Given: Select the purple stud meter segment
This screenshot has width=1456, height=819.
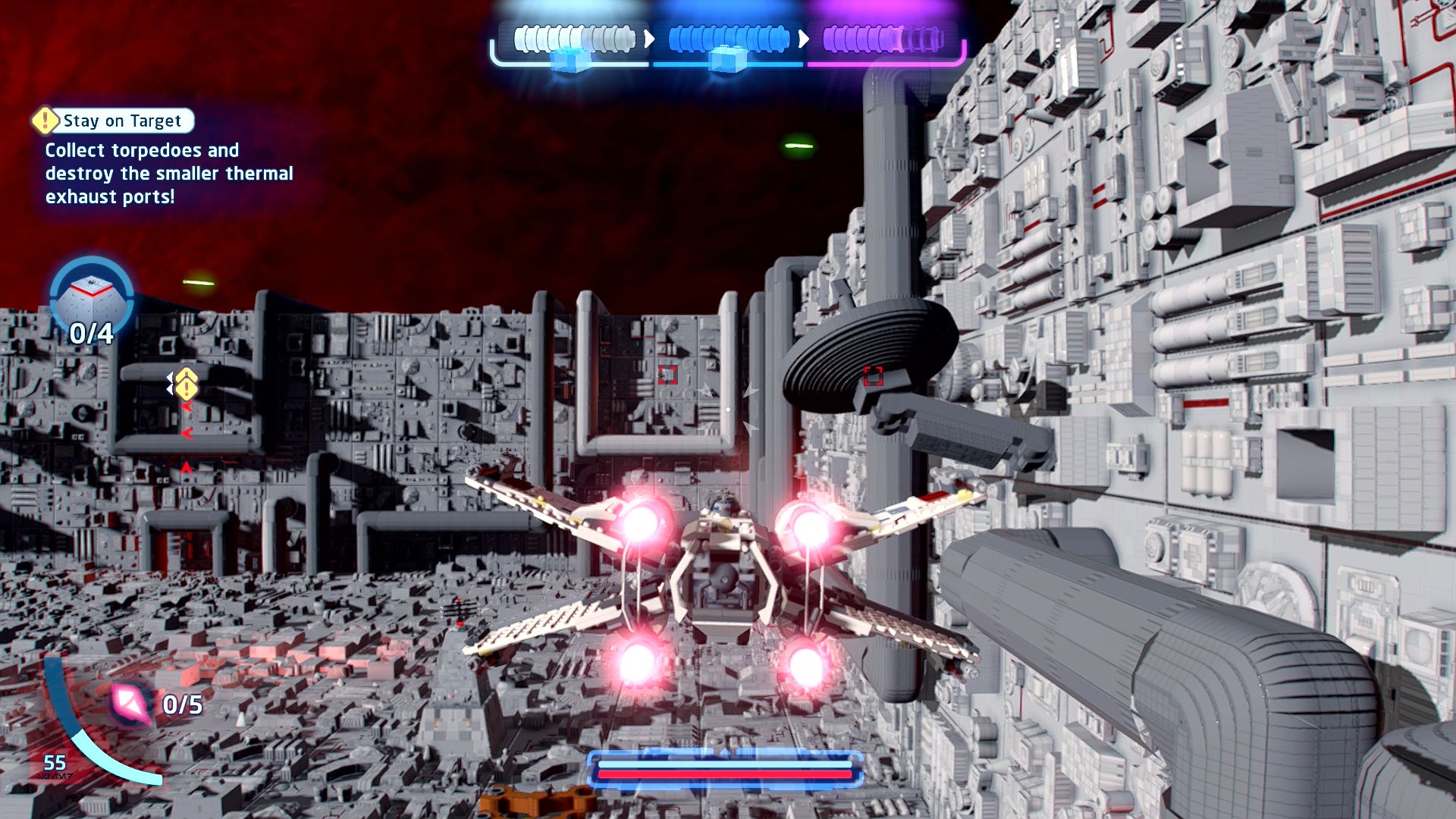Looking at the screenshot, I should pos(883,39).
